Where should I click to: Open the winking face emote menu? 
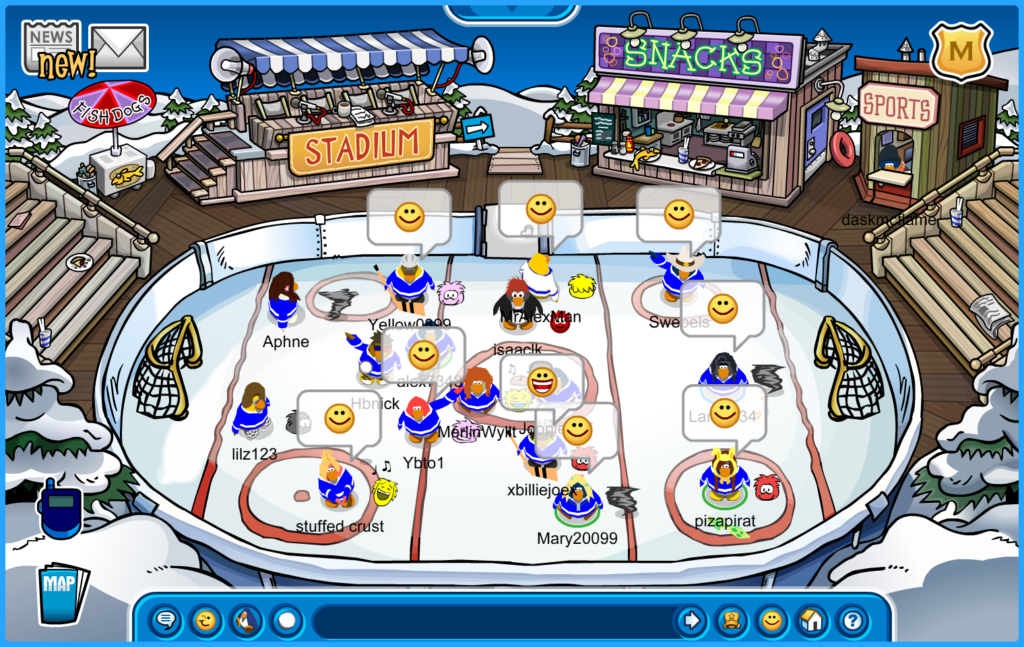click(206, 621)
